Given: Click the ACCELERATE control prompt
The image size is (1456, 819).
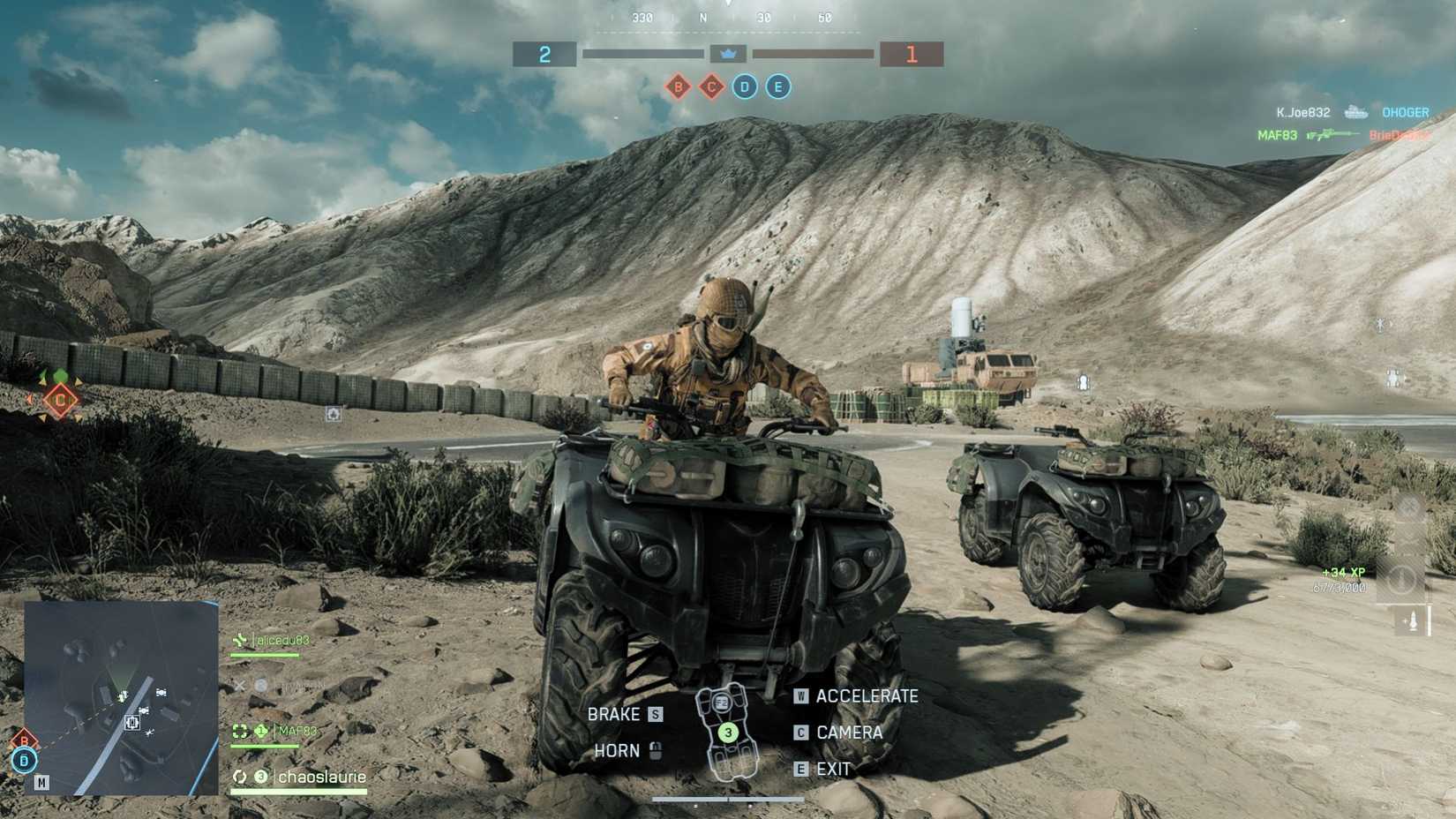Looking at the screenshot, I should 867,696.
